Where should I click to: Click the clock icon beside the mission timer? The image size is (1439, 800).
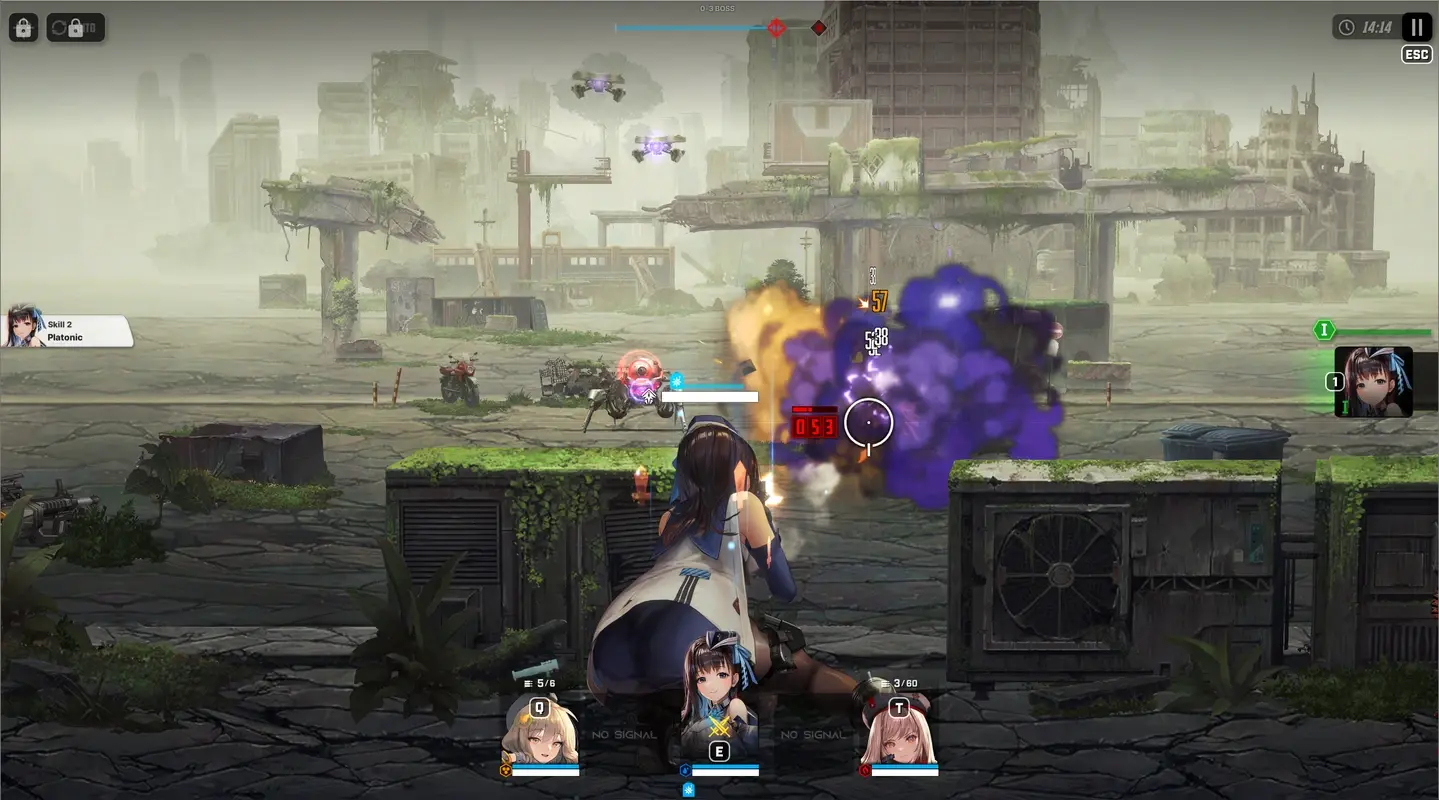(x=1349, y=27)
